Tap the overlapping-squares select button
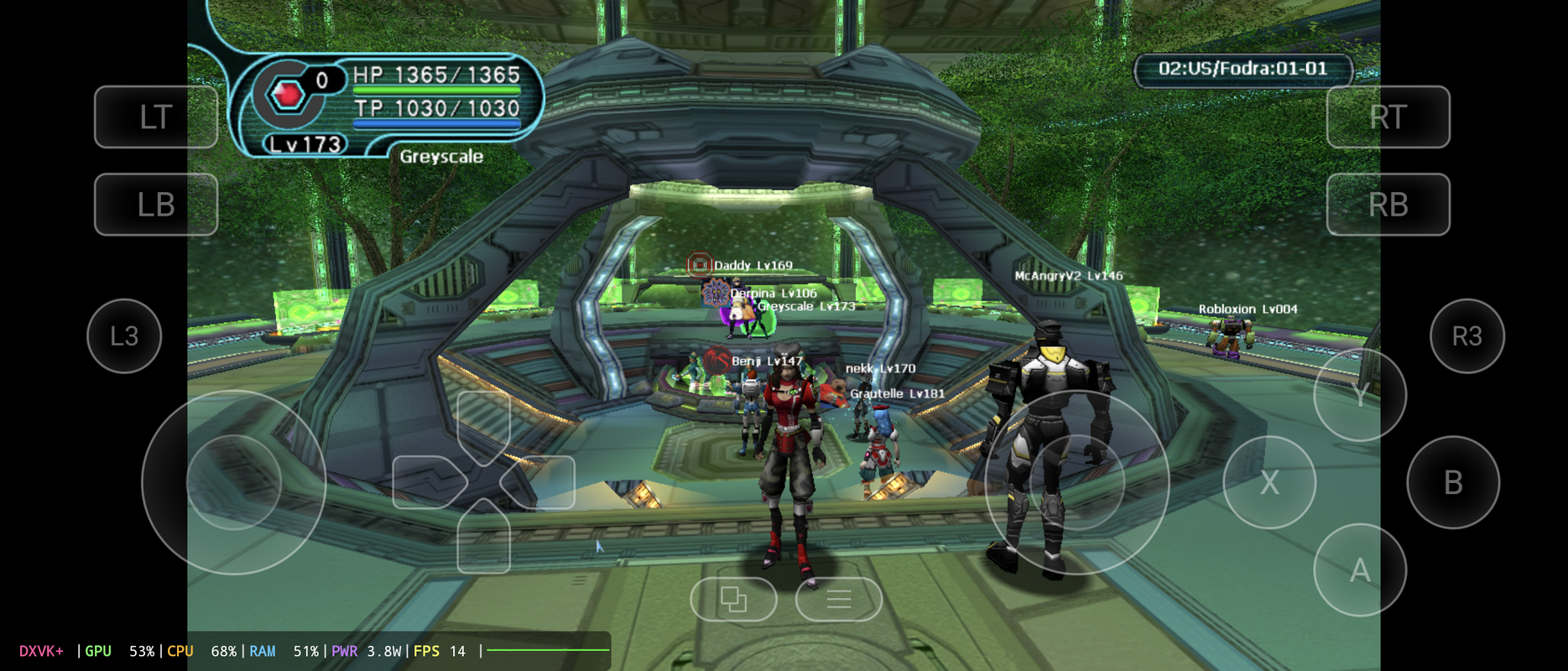Viewport: 1568px width, 671px height. coord(733,599)
